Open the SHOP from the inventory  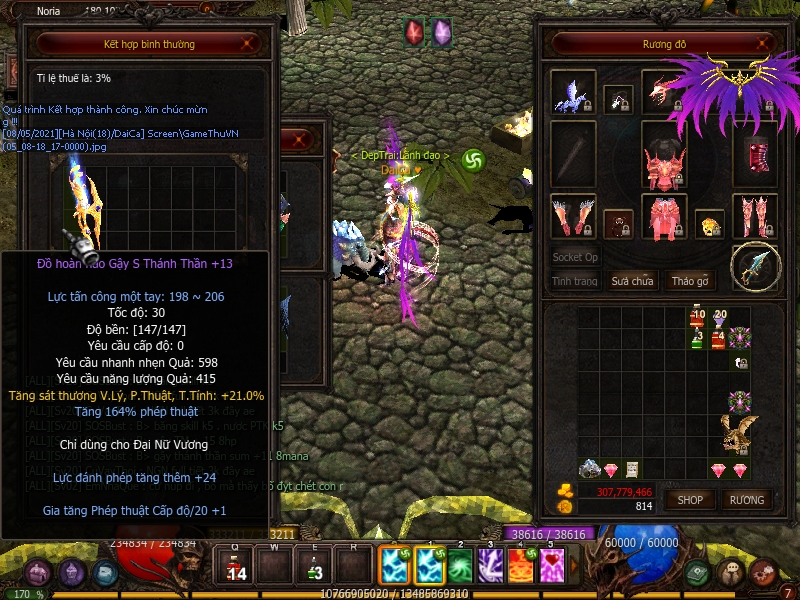(x=690, y=499)
